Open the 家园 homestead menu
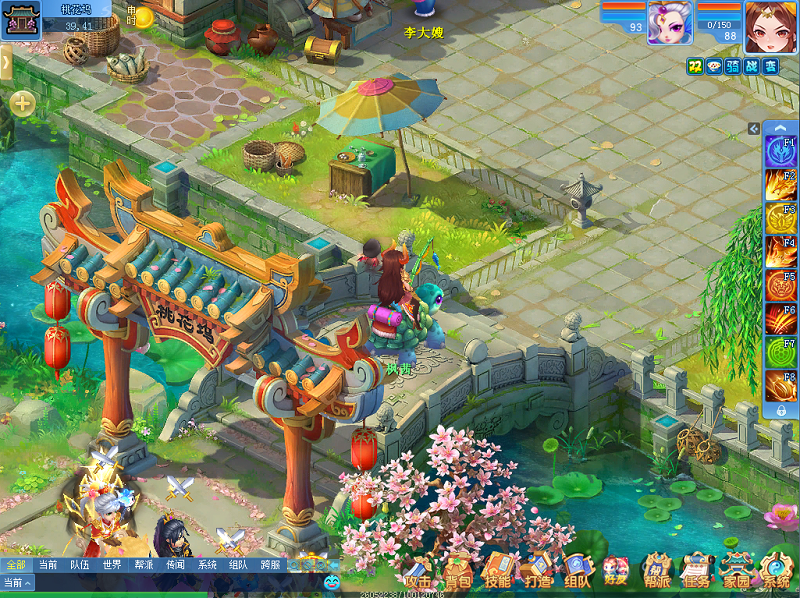The width and height of the screenshot is (800, 598). pos(737,572)
